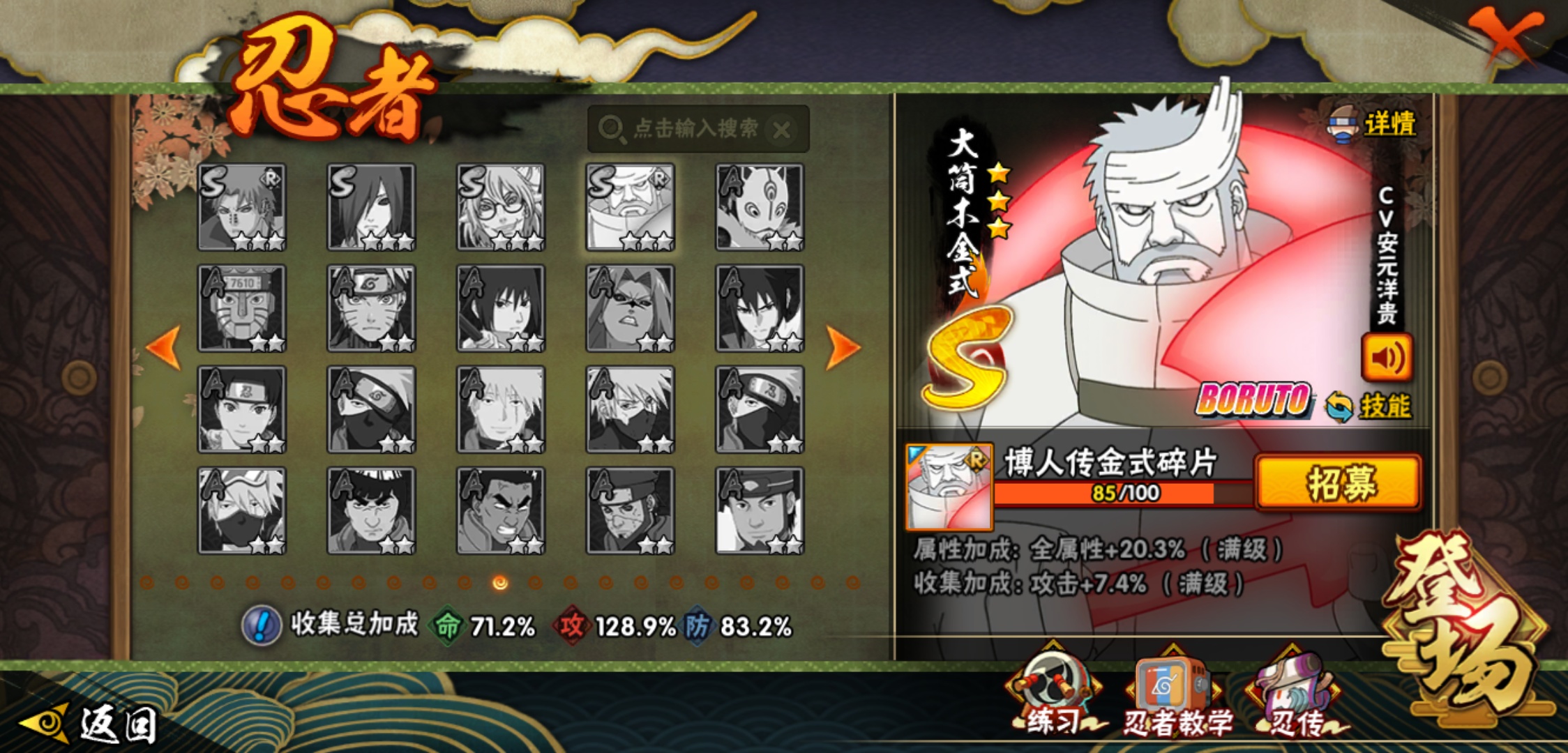Open the 详情 details view
The image size is (1568, 753).
tap(1373, 125)
